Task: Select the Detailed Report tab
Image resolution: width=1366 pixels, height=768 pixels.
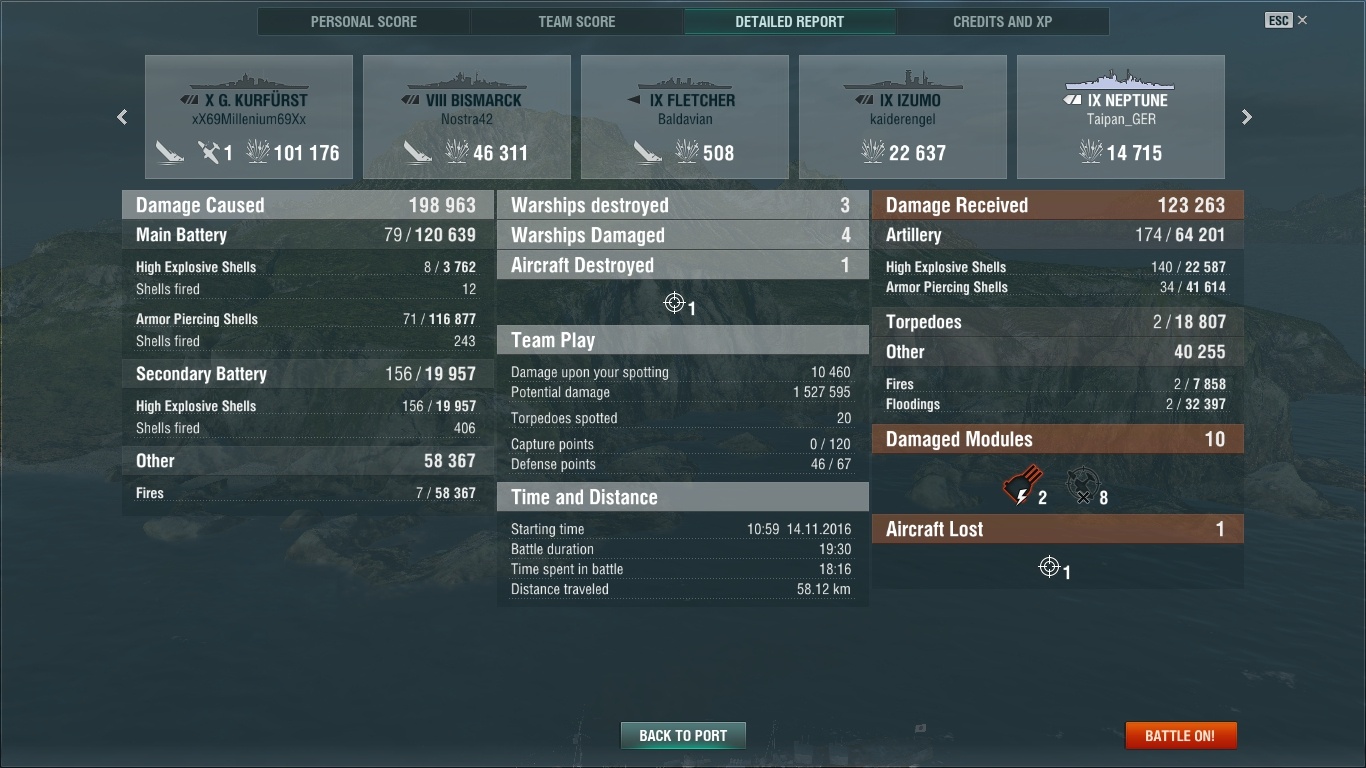Action: pos(789,21)
